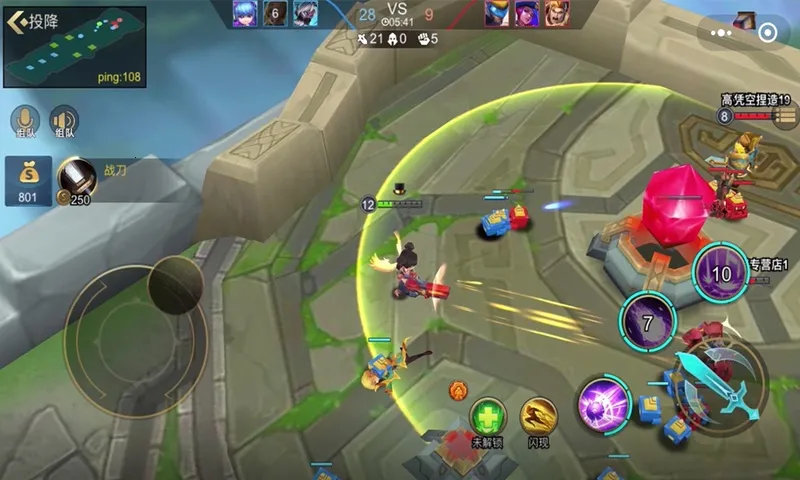Toggle the team speaker button
This screenshot has height=480, width=800.
click(x=64, y=120)
